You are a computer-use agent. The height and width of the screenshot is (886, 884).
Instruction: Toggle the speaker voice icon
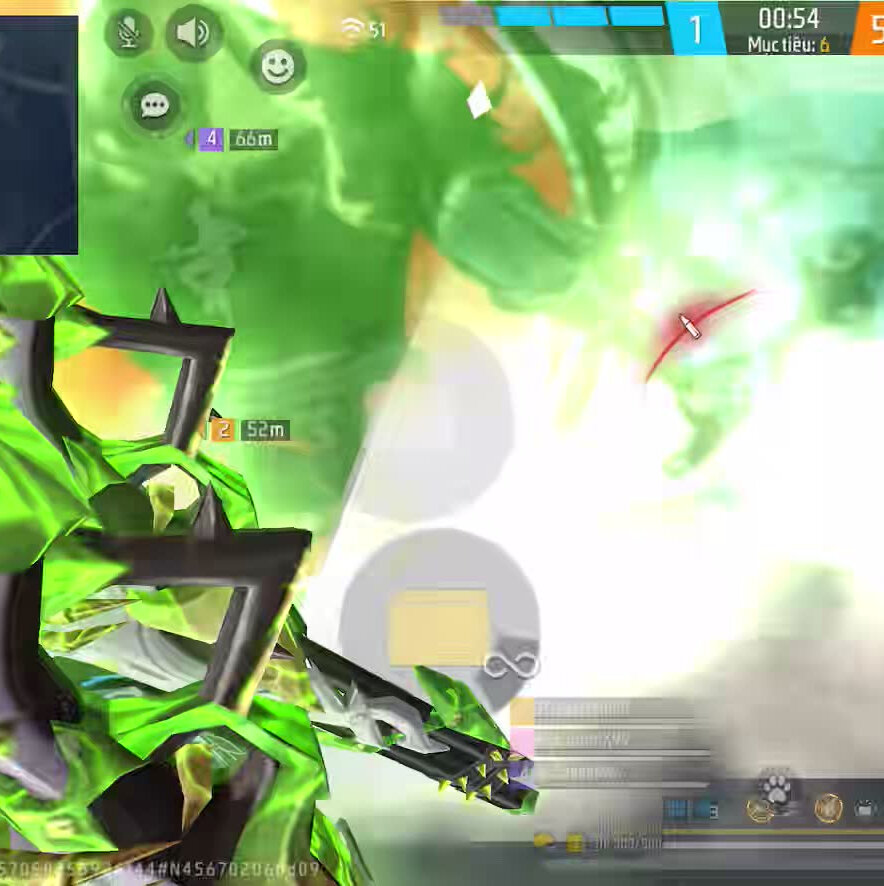tap(193, 33)
